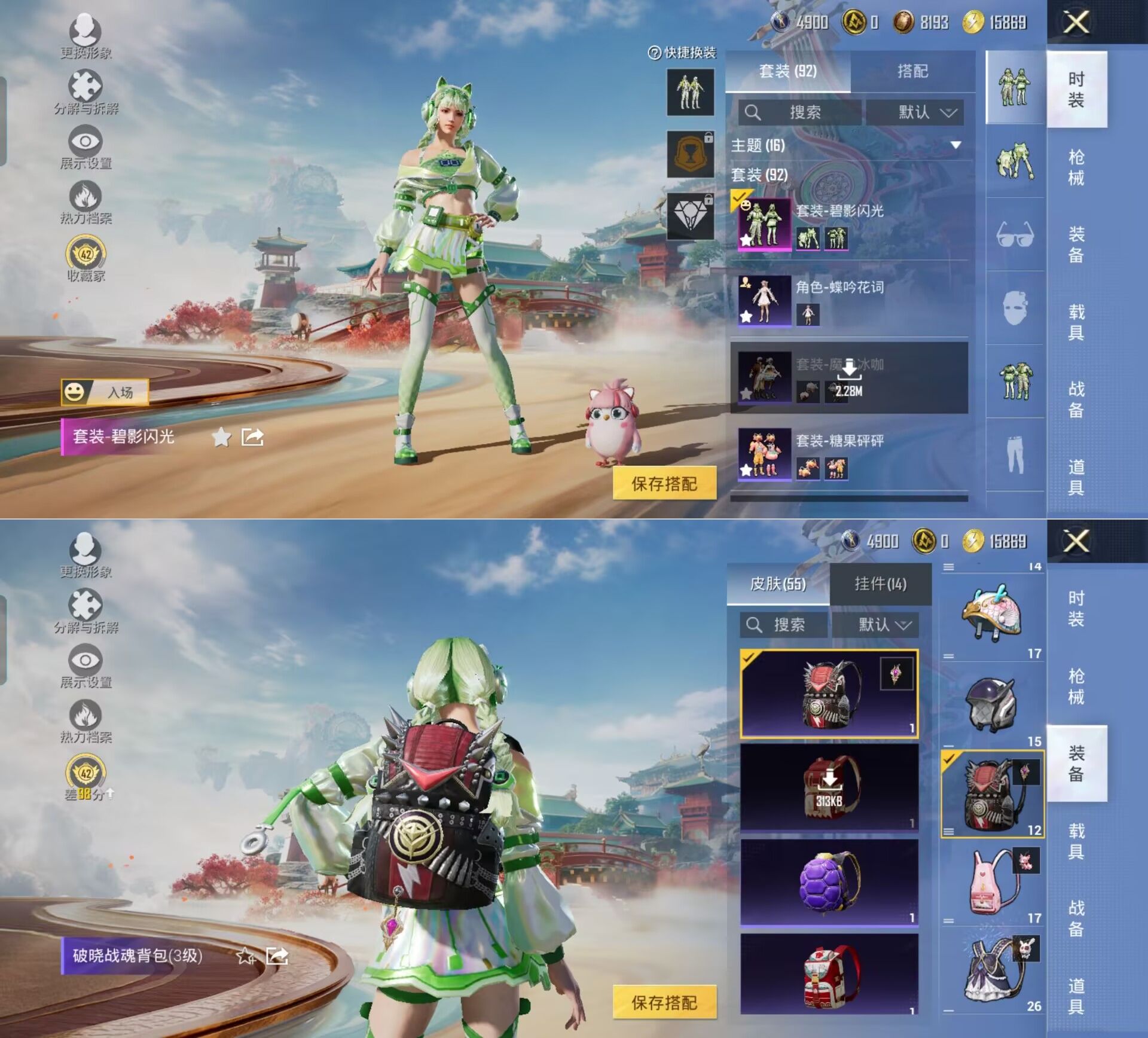Click the locked trophy outfit slot
Image resolution: width=1148 pixels, height=1038 pixels.
(x=690, y=154)
